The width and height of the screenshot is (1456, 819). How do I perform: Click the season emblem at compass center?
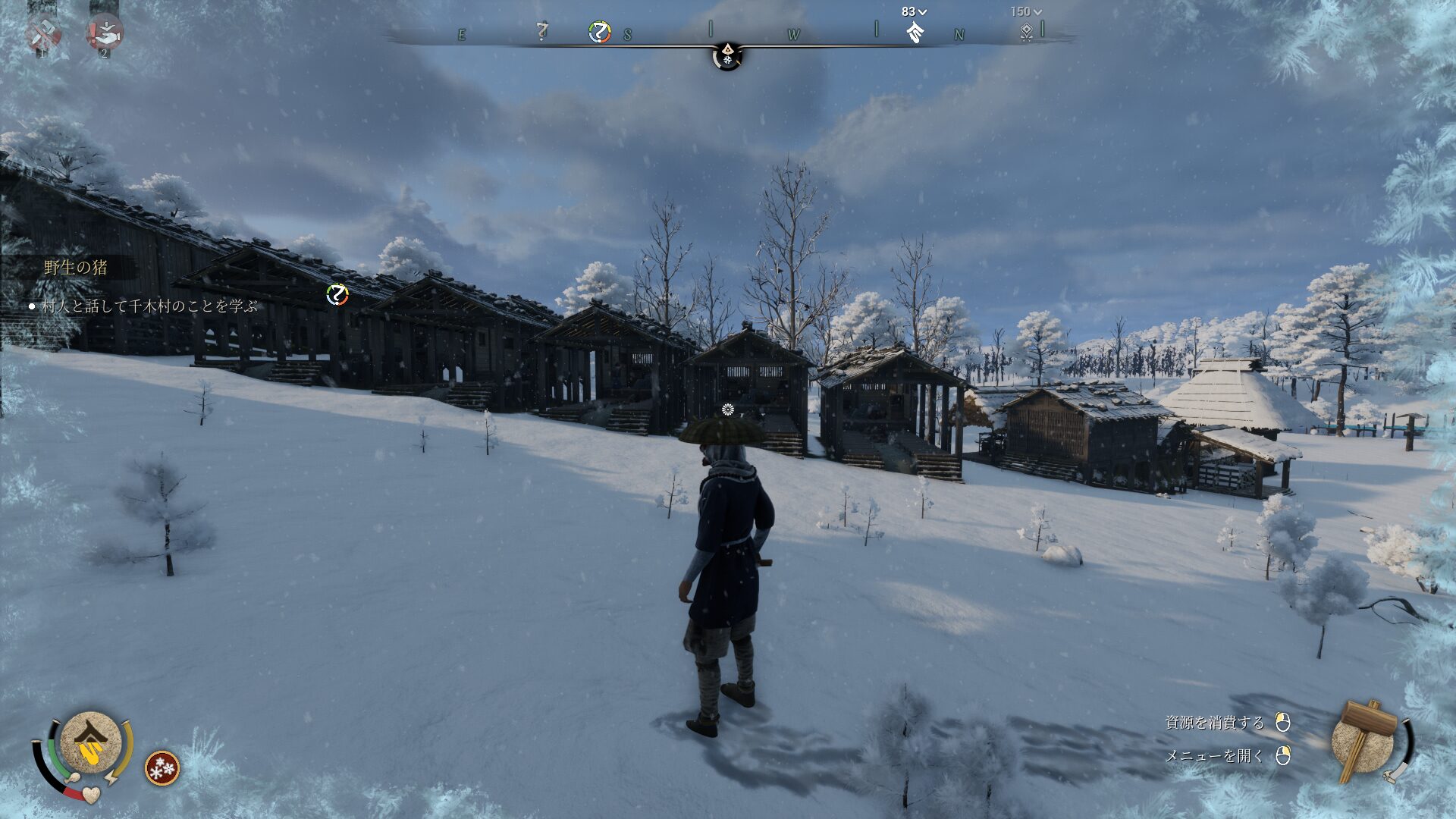tap(727, 55)
